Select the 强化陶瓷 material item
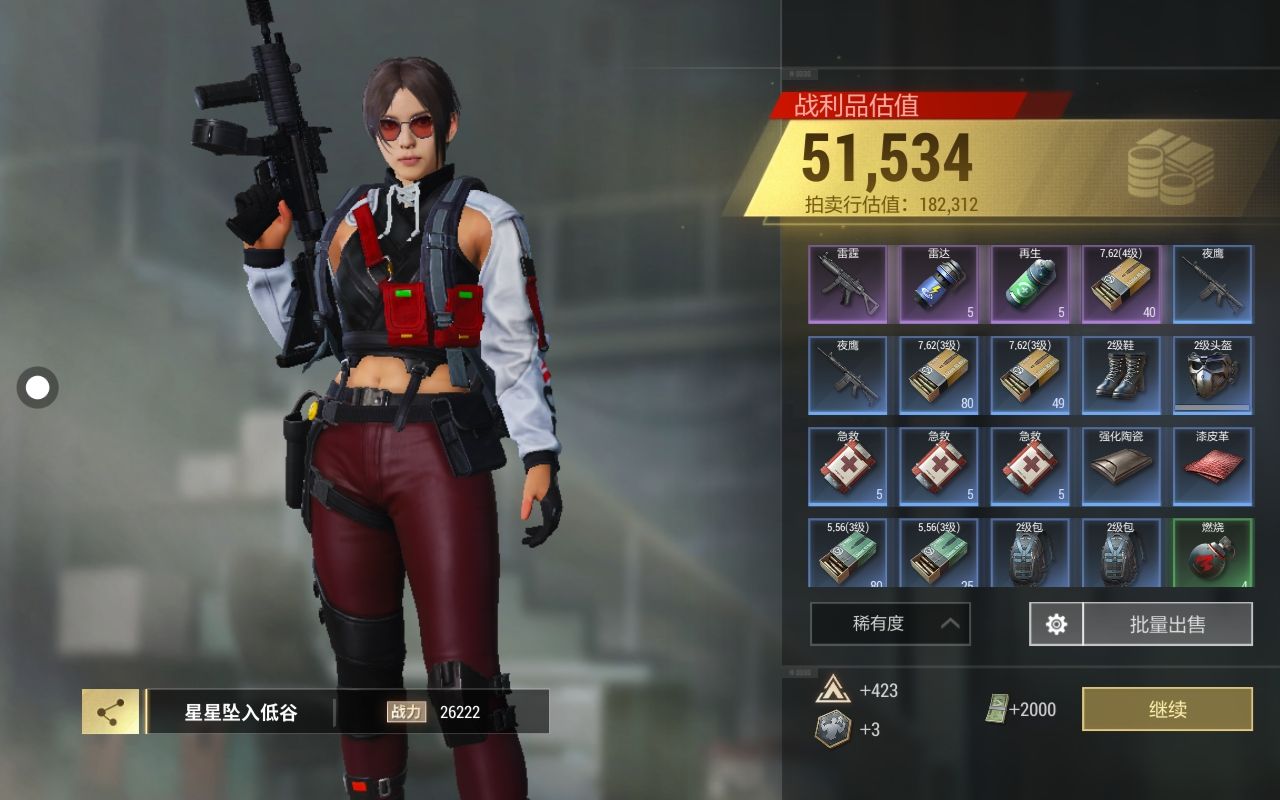 coord(1121,466)
